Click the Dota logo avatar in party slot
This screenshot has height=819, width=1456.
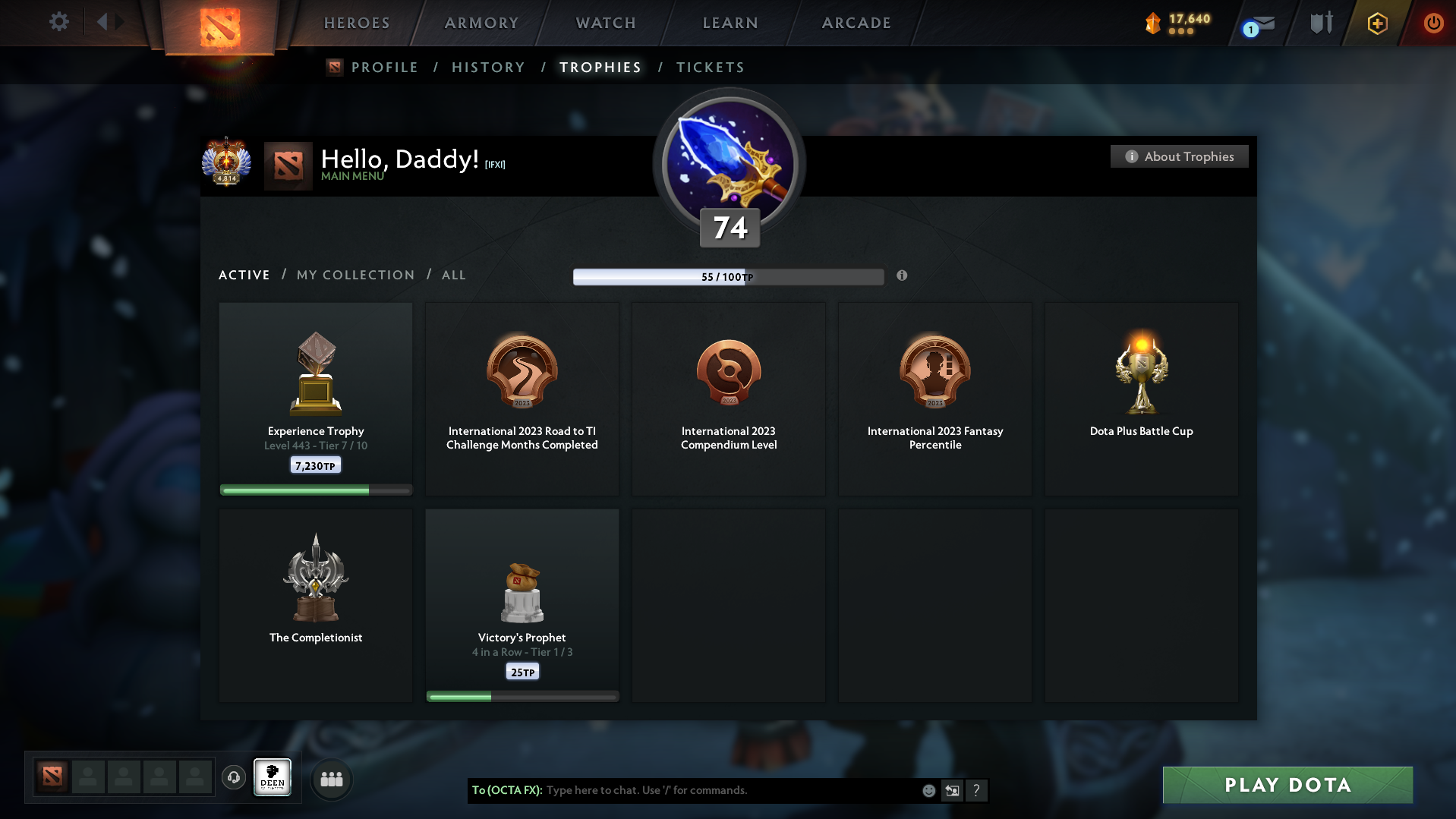(x=52, y=777)
